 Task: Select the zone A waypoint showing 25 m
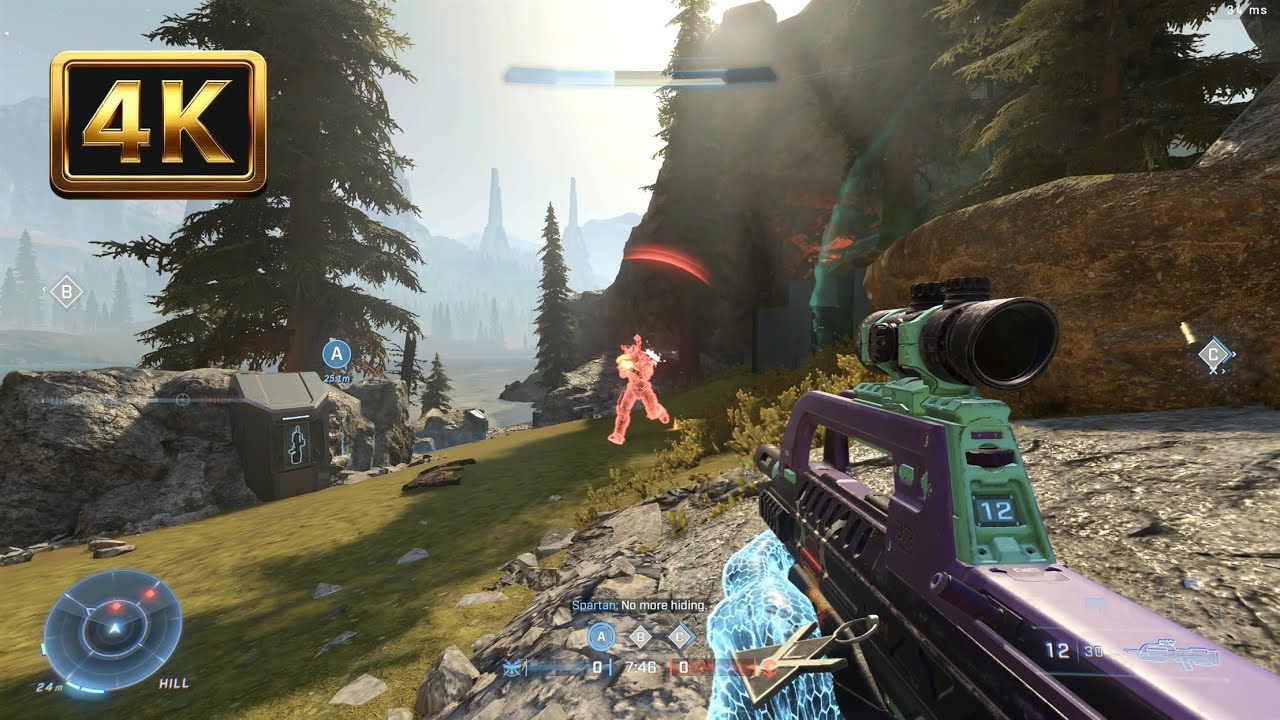336,354
